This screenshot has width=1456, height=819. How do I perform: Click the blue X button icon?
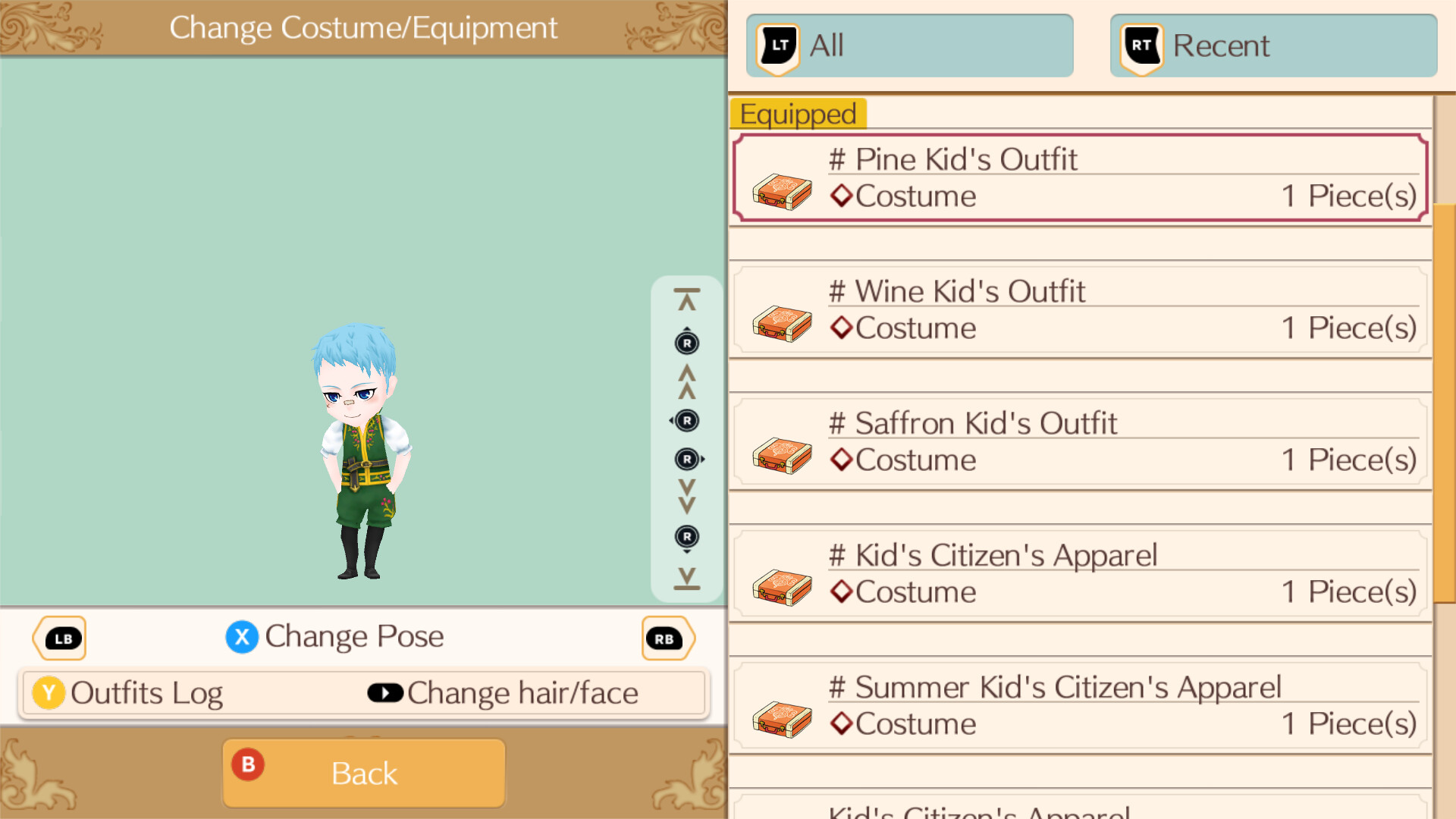pyautogui.click(x=241, y=637)
